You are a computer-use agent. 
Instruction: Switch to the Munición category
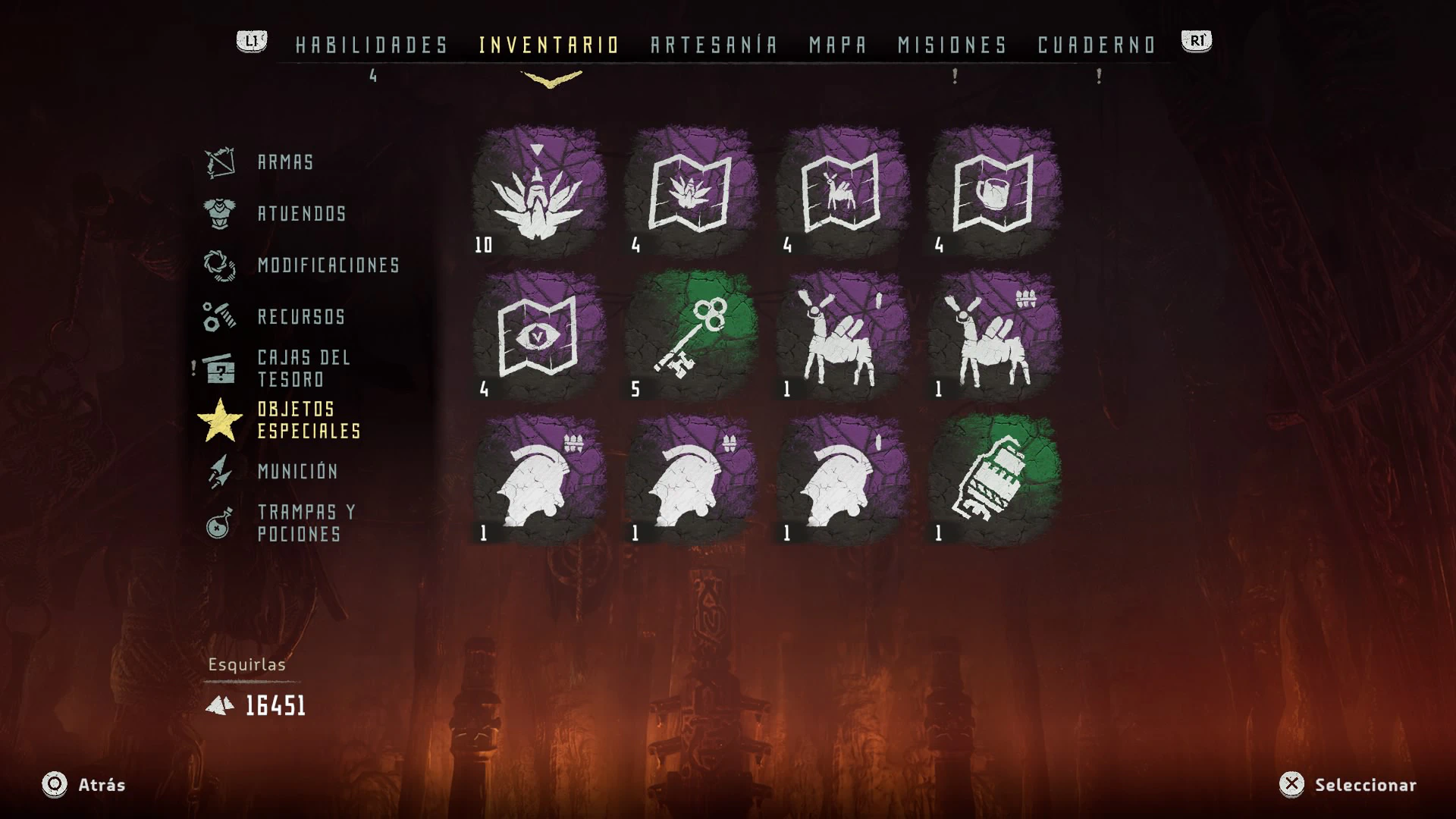tap(297, 472)
